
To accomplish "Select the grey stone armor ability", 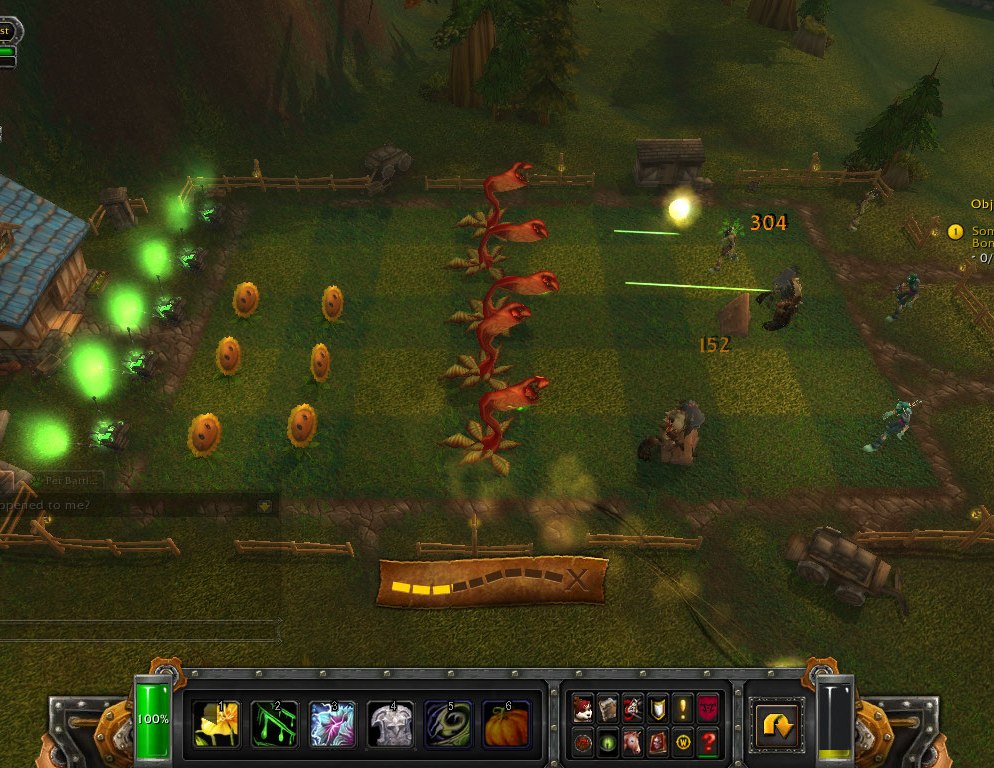I will (391, 722).
